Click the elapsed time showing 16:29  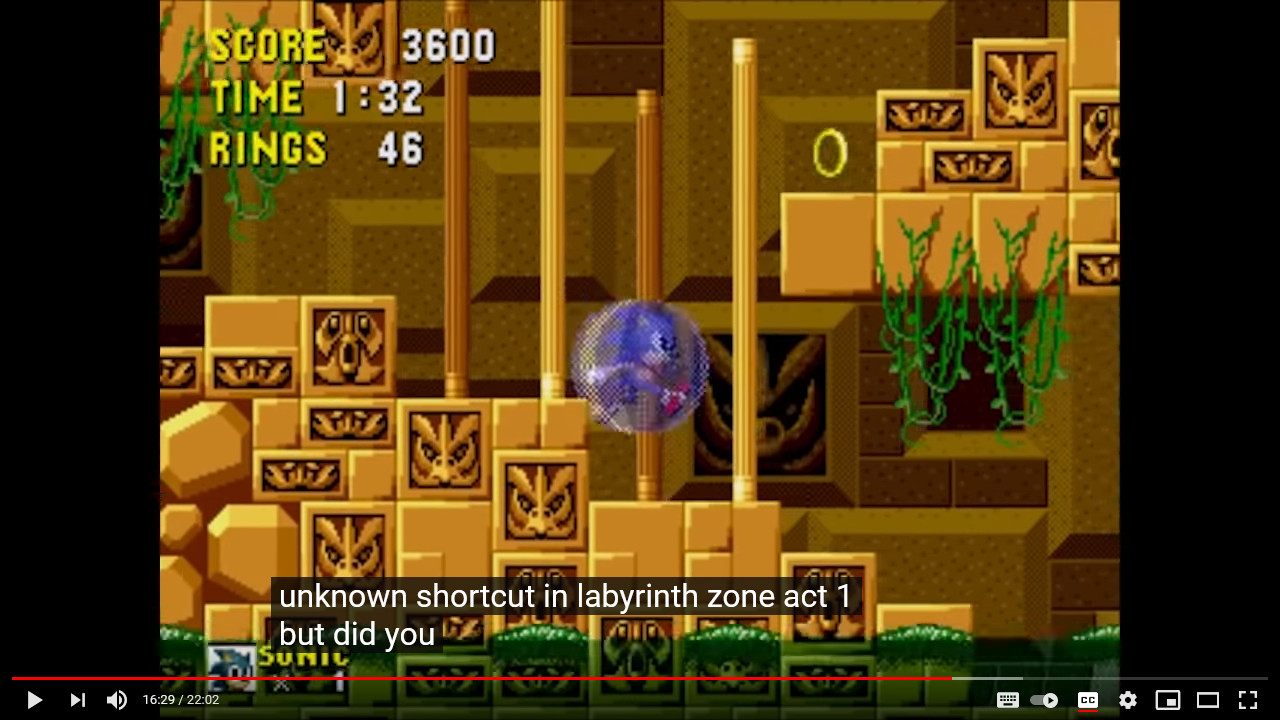(x=159, y=700)
